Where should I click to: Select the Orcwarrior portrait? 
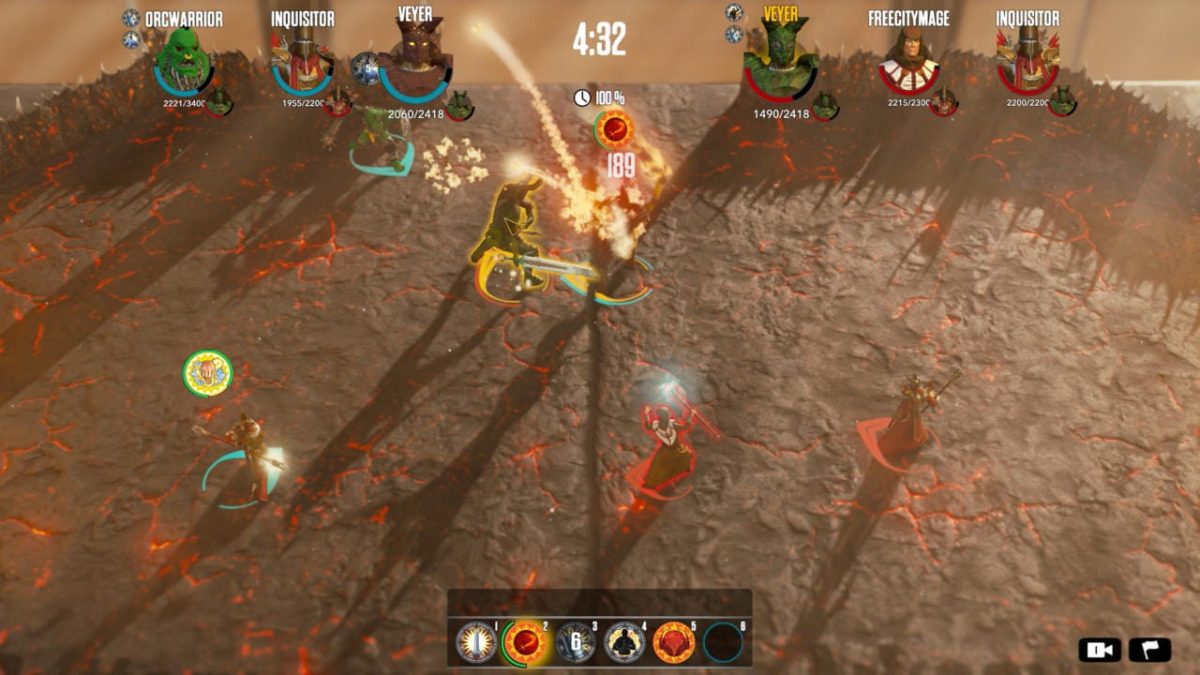[x=183, y=62]
